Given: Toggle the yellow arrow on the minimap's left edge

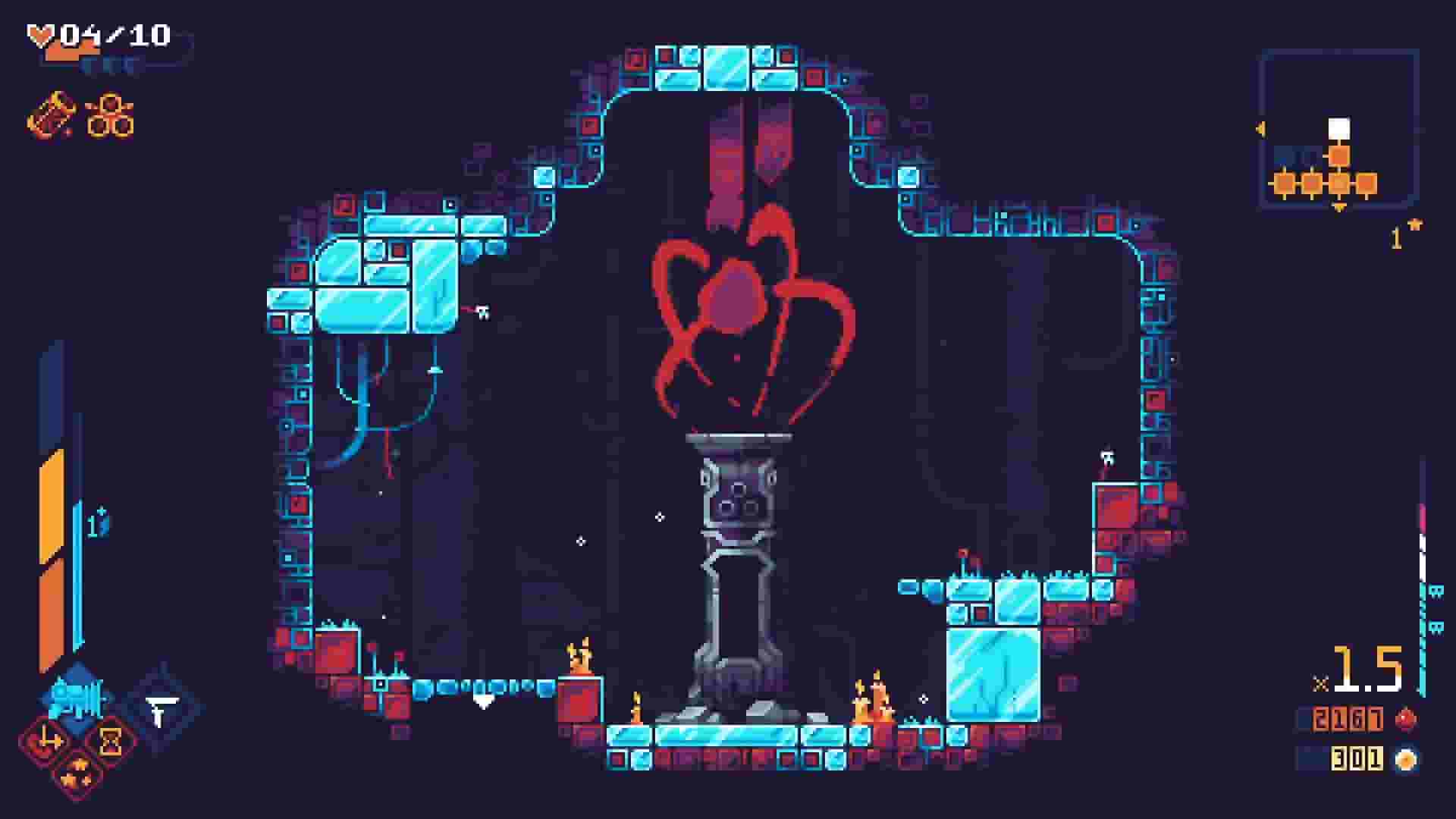Looking at the screenshot, I should pyautogui.click(x=1260, y=127).
